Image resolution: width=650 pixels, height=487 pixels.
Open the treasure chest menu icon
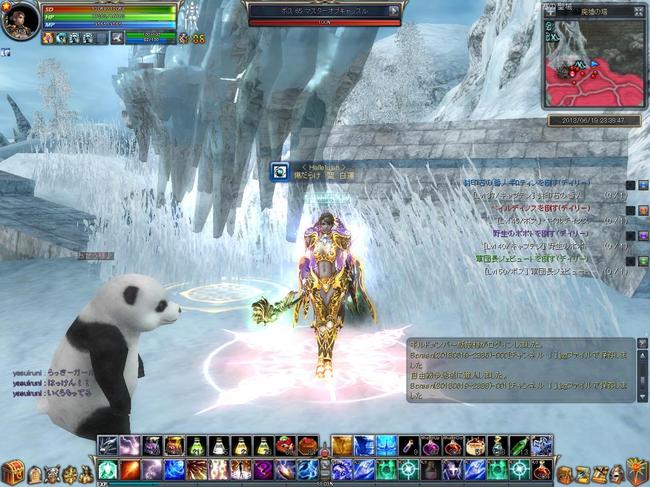pyautogui.click(x=13, y=472)
